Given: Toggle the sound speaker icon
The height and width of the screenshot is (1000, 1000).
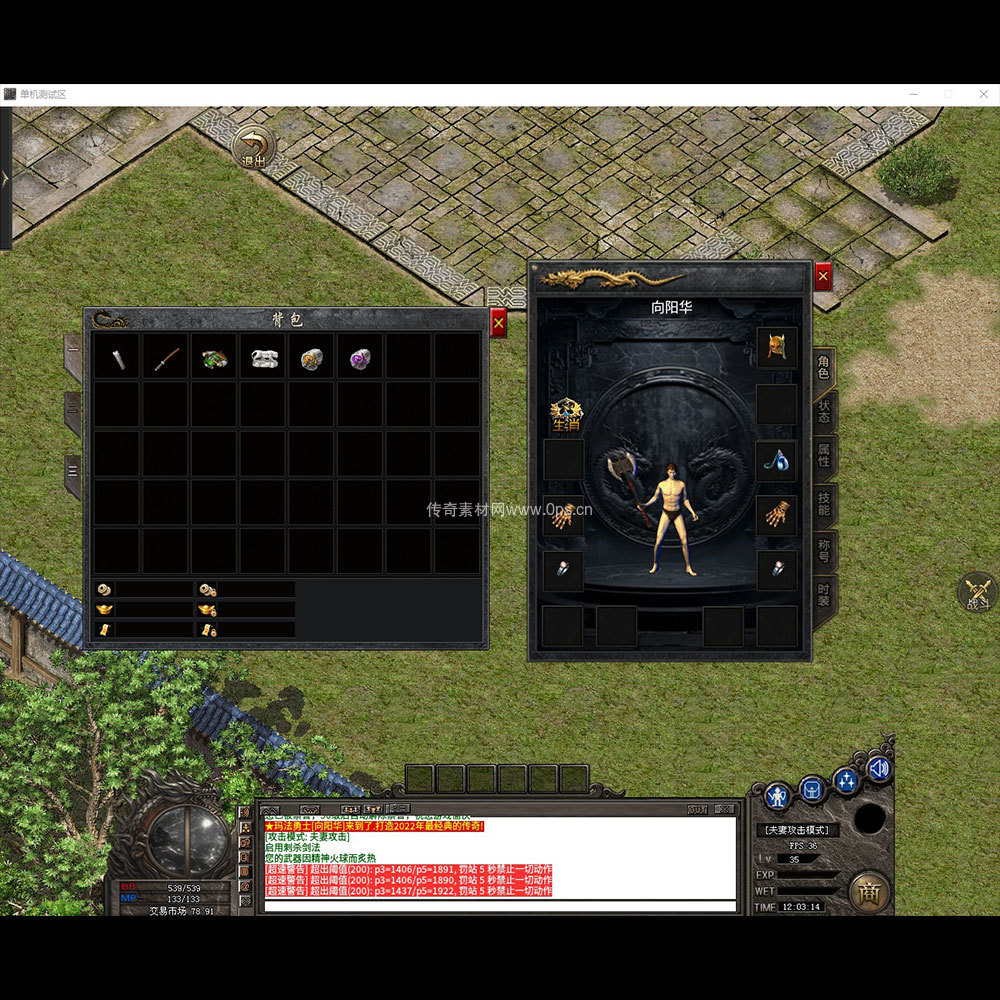Looking at the screenshot, I should (880, 768).
